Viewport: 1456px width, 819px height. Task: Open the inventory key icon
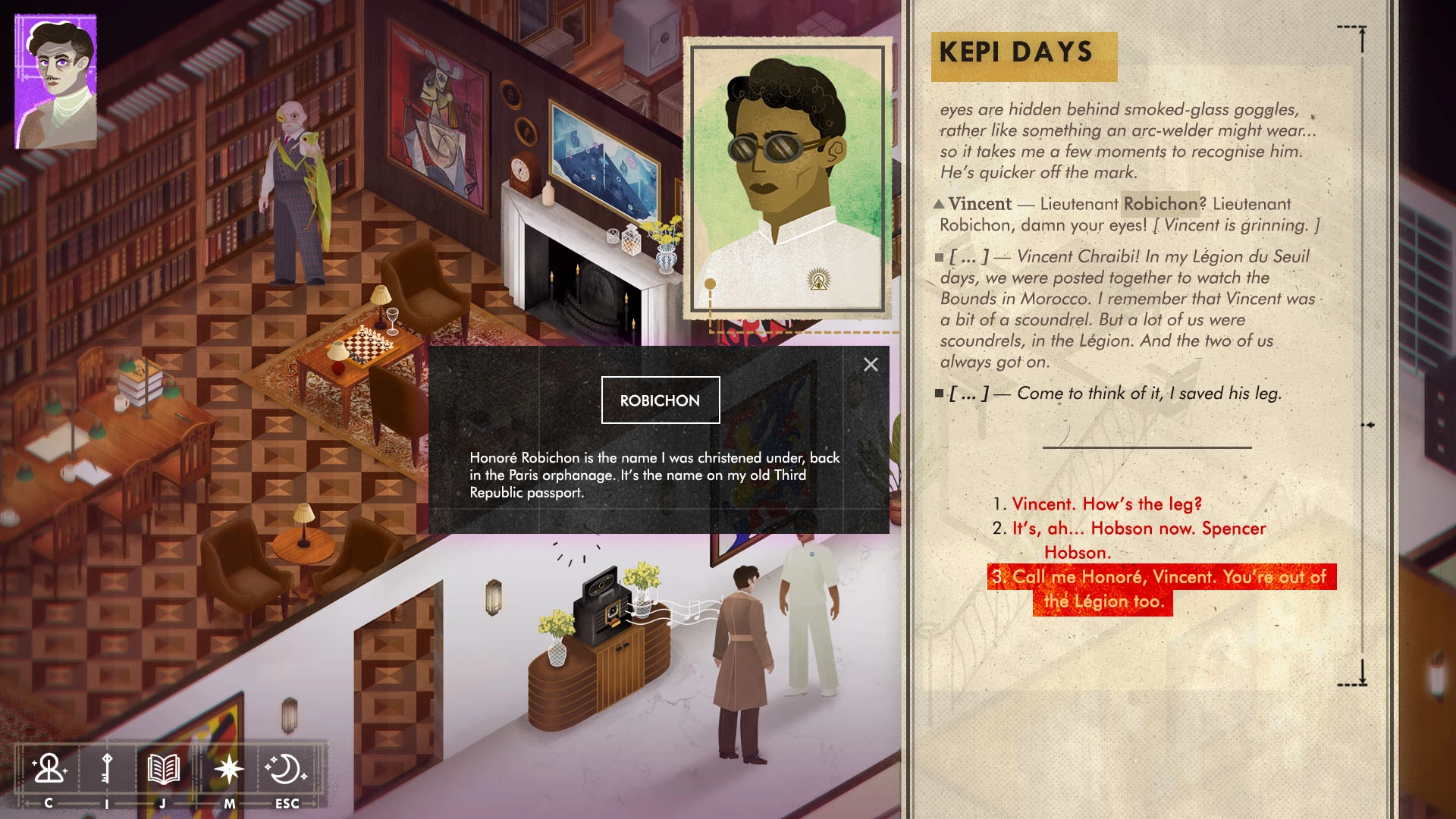(106, 769)
